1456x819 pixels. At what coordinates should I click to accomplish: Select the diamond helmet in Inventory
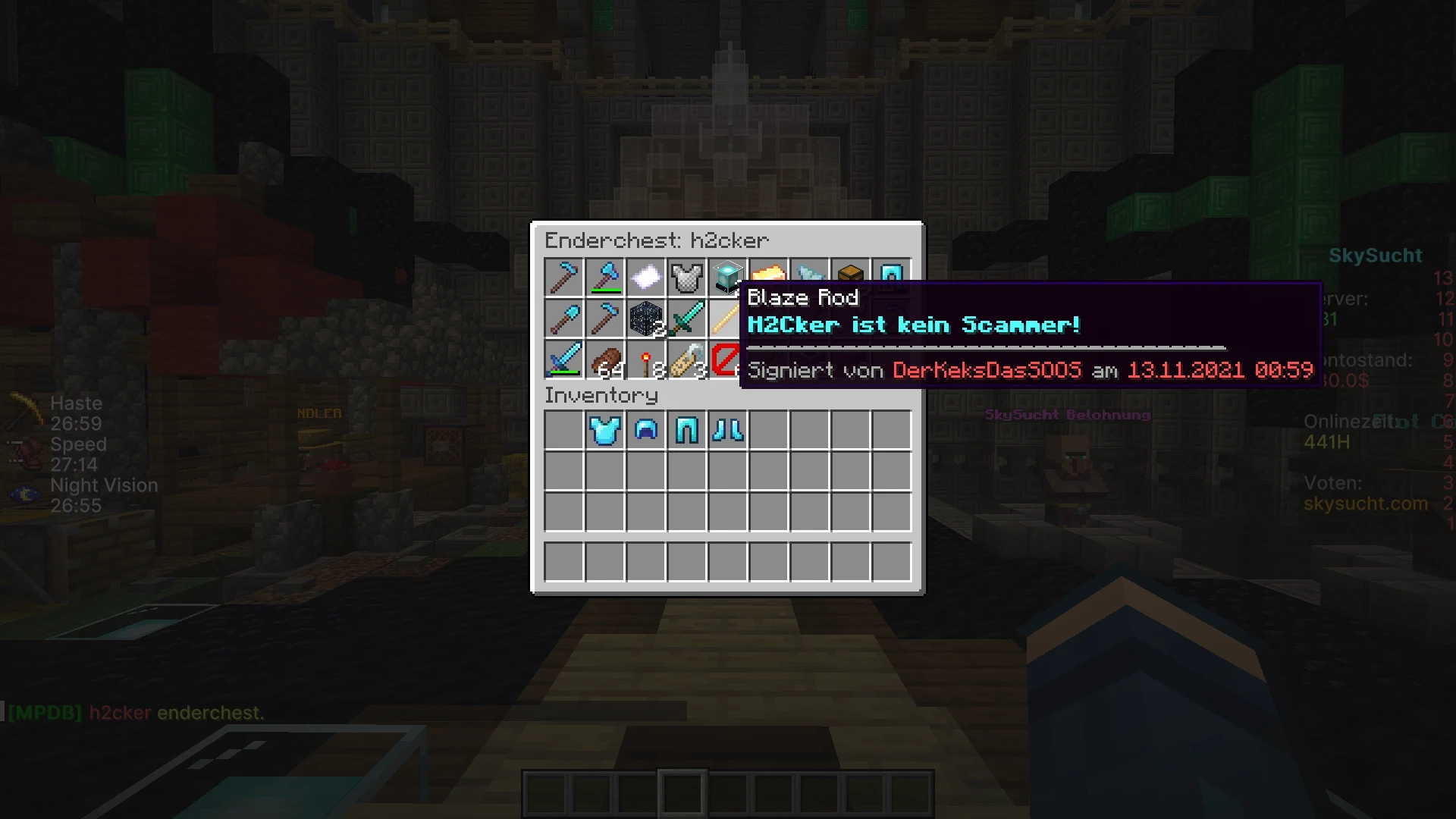click(x=645, y=430)
